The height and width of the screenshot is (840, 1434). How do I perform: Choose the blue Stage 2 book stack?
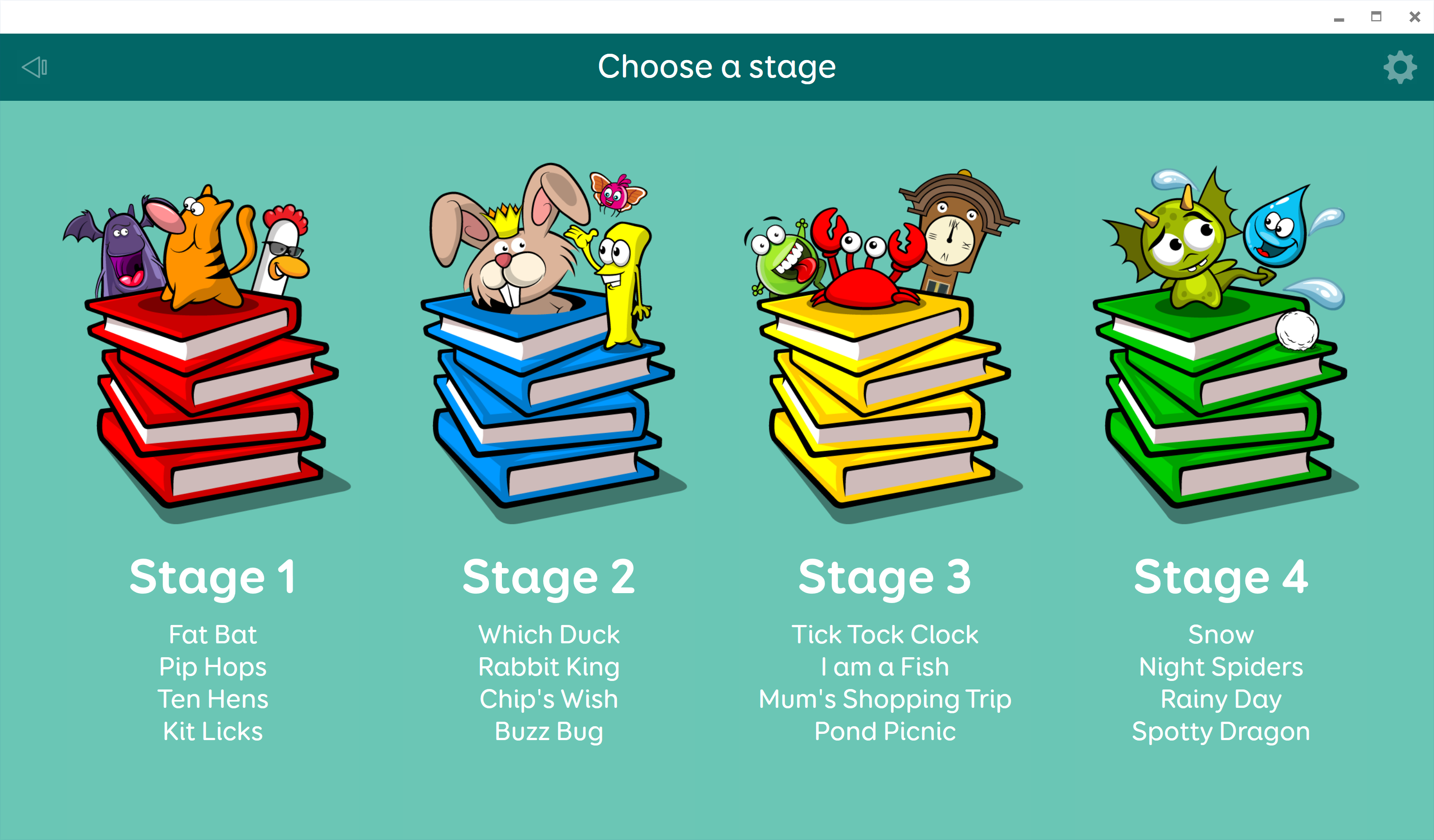(548, 398)
